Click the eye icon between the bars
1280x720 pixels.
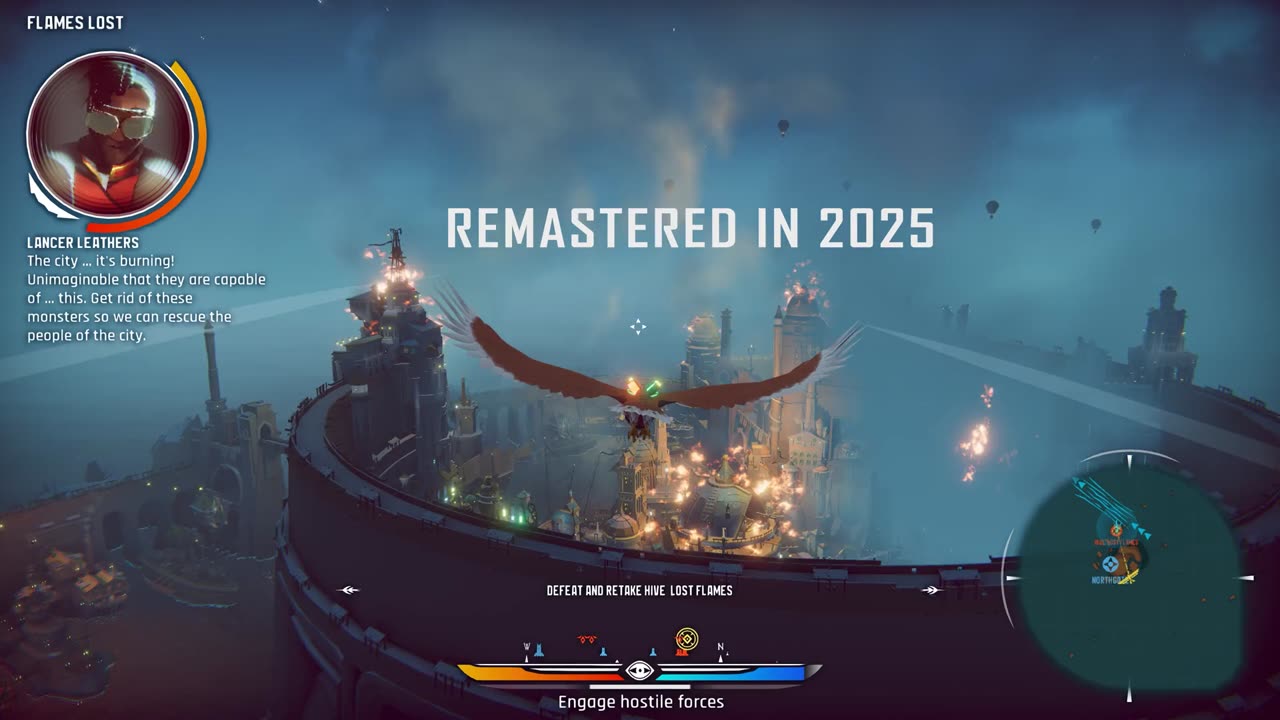[x=639, y=671]
